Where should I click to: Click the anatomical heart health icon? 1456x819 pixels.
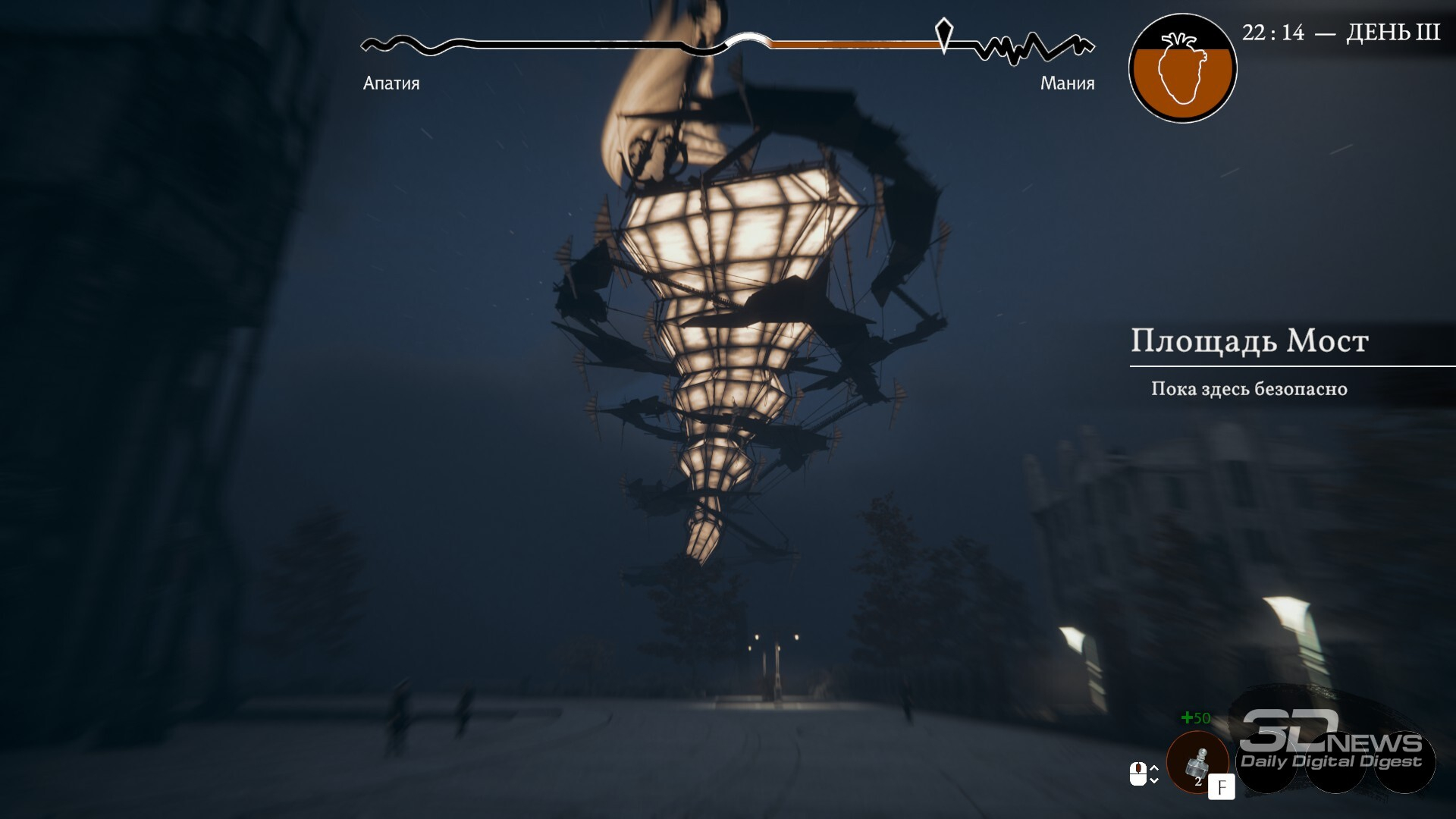[x=1182, y=69]
